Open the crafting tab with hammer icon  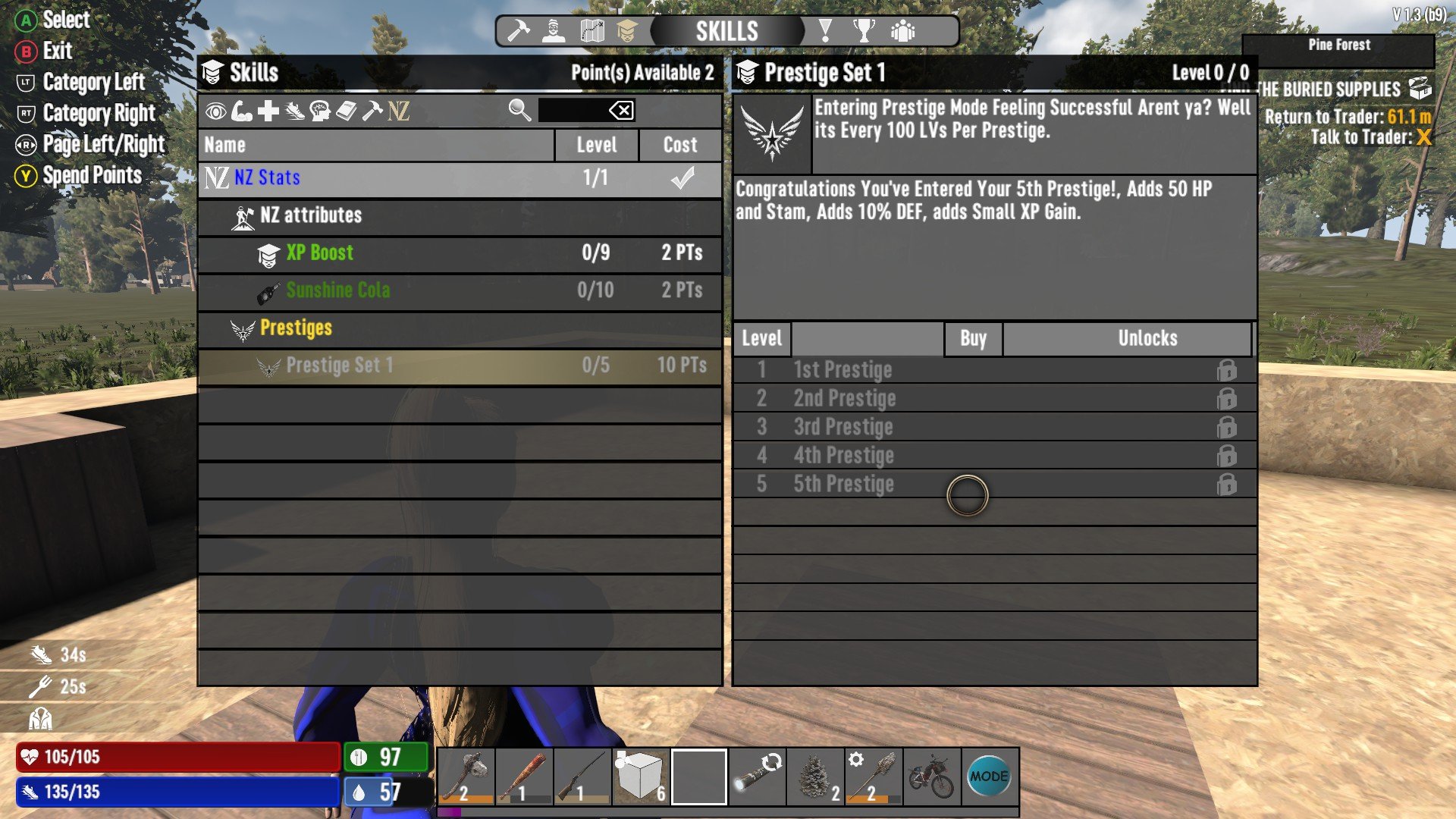pyautogui.click(x=519, y=31)
